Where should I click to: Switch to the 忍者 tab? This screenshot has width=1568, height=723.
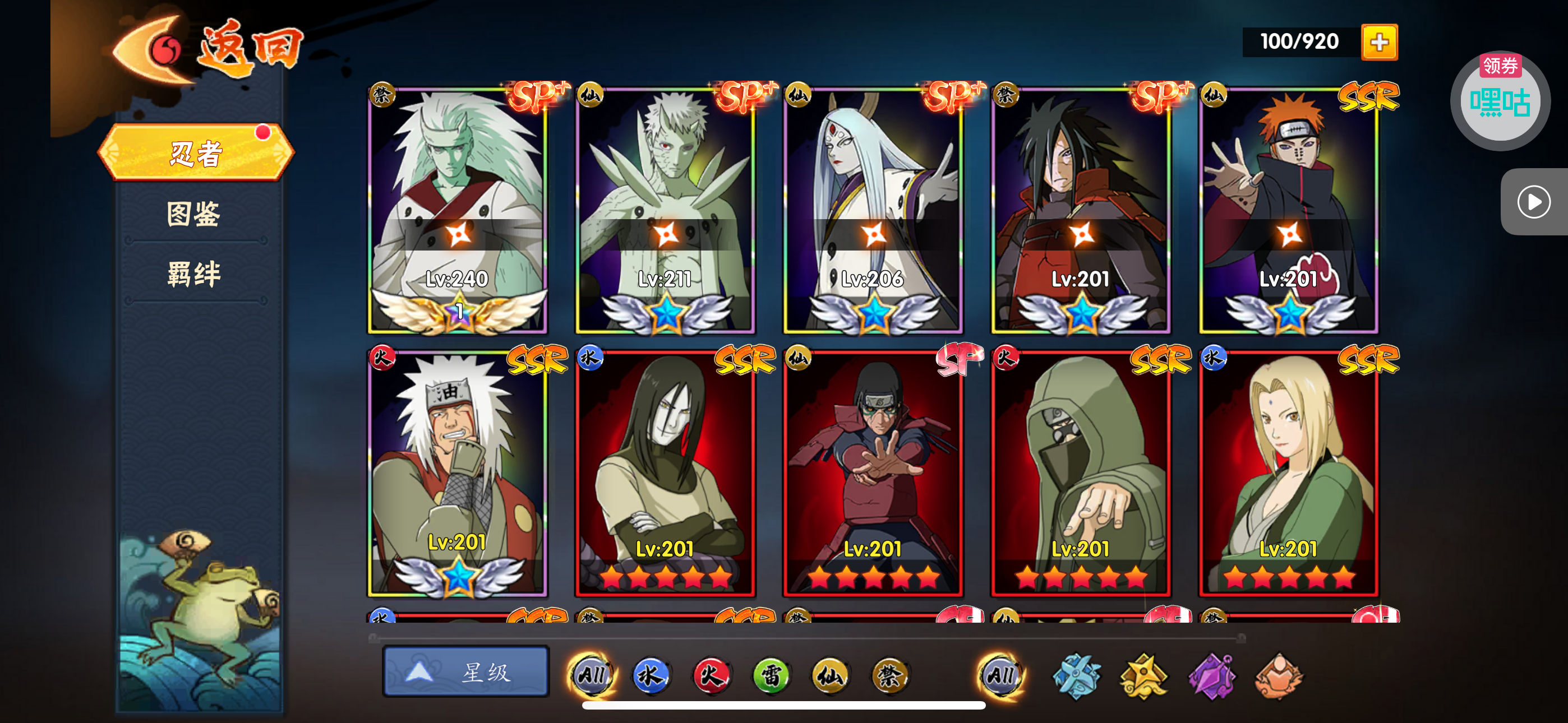195,153
